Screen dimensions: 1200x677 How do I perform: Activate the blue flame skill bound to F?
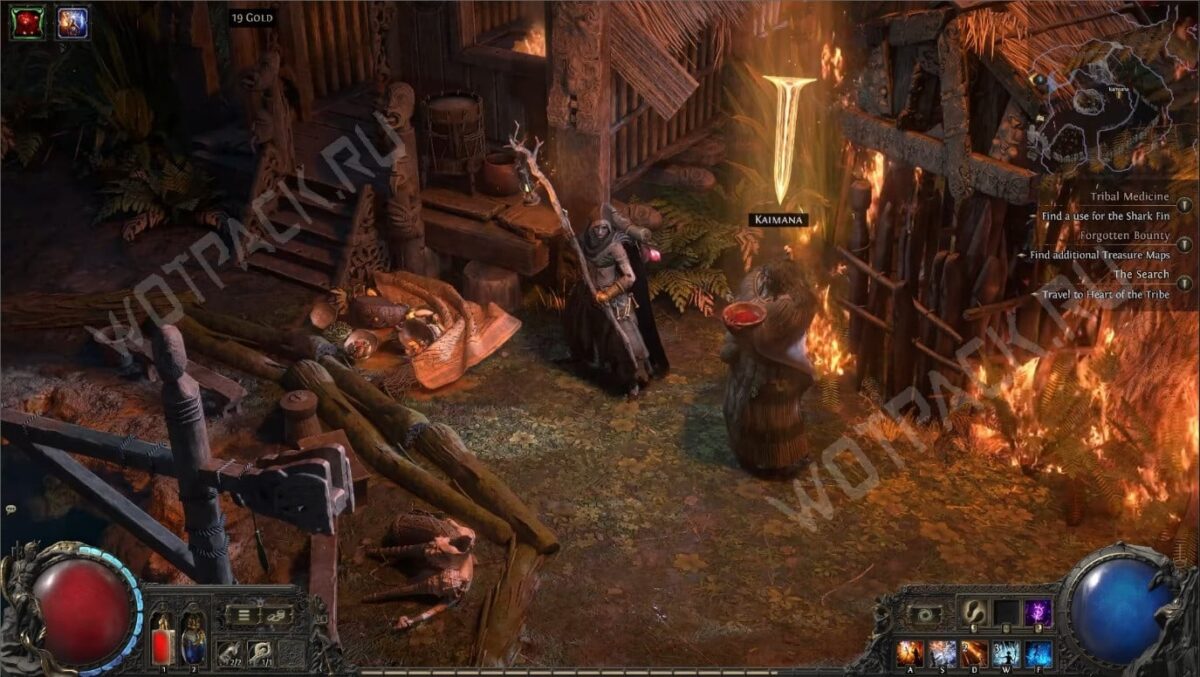pyautogui.click(x=1038, y=654)
